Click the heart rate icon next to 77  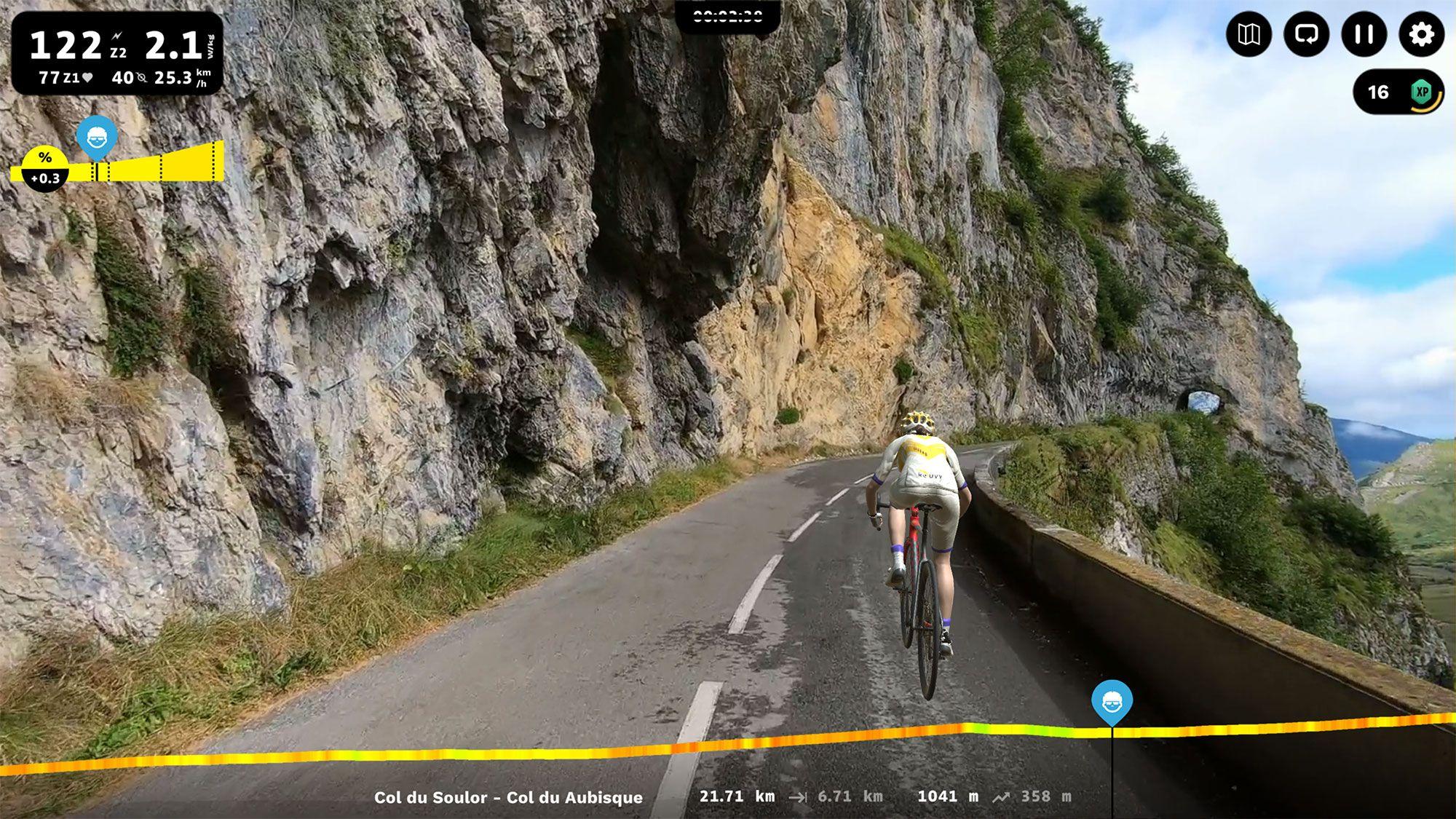pos(87,76)
